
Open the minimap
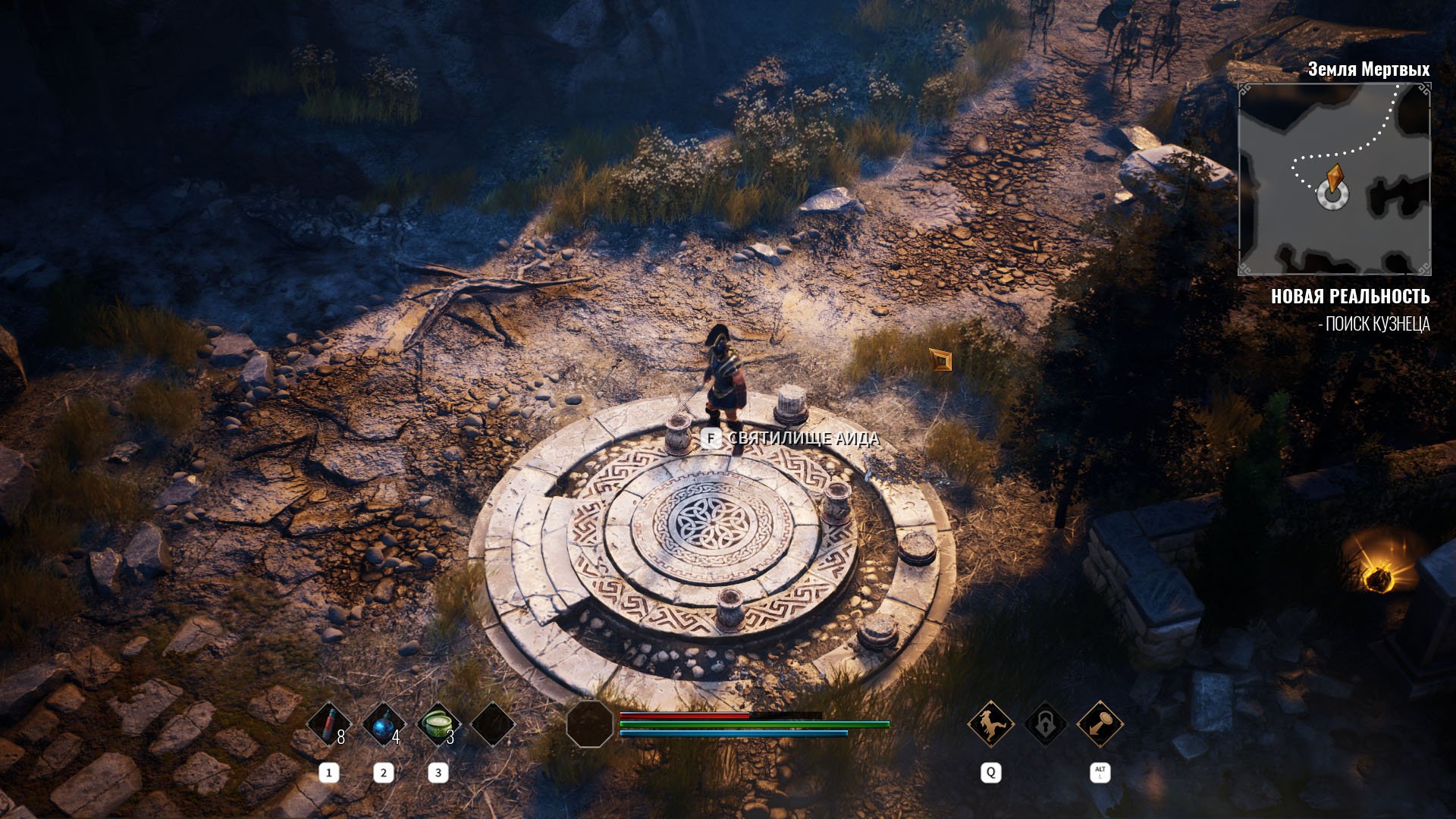point(1334,179)
